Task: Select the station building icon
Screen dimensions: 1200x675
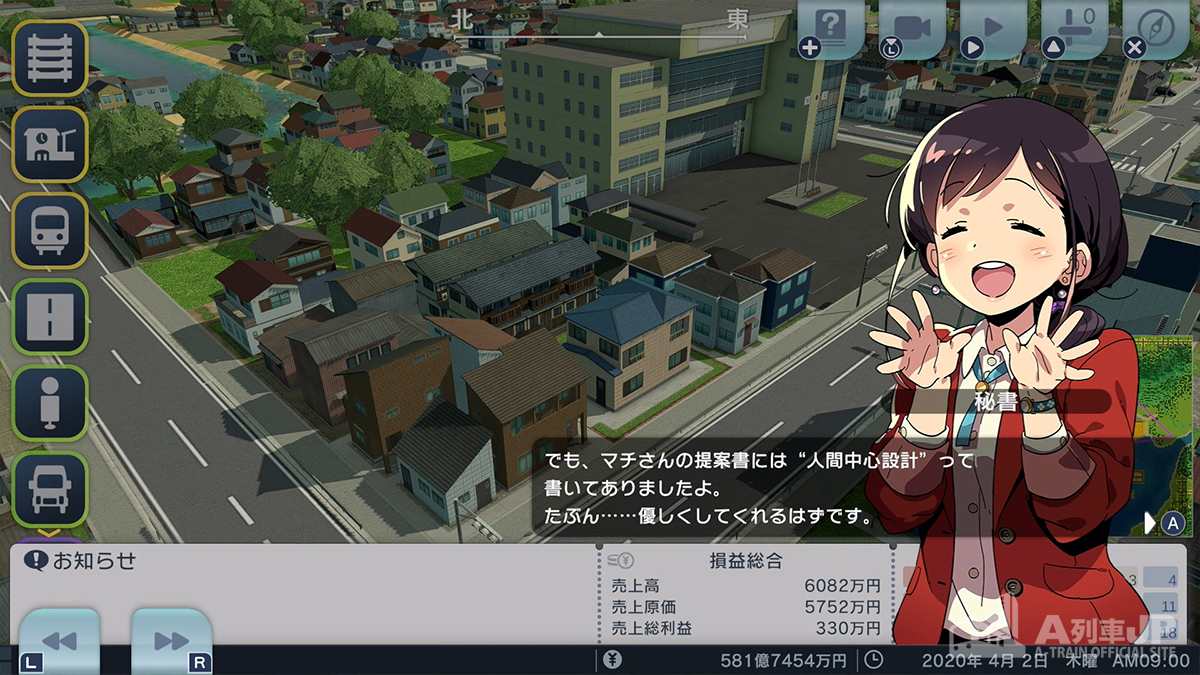Action: pos(49,145)
